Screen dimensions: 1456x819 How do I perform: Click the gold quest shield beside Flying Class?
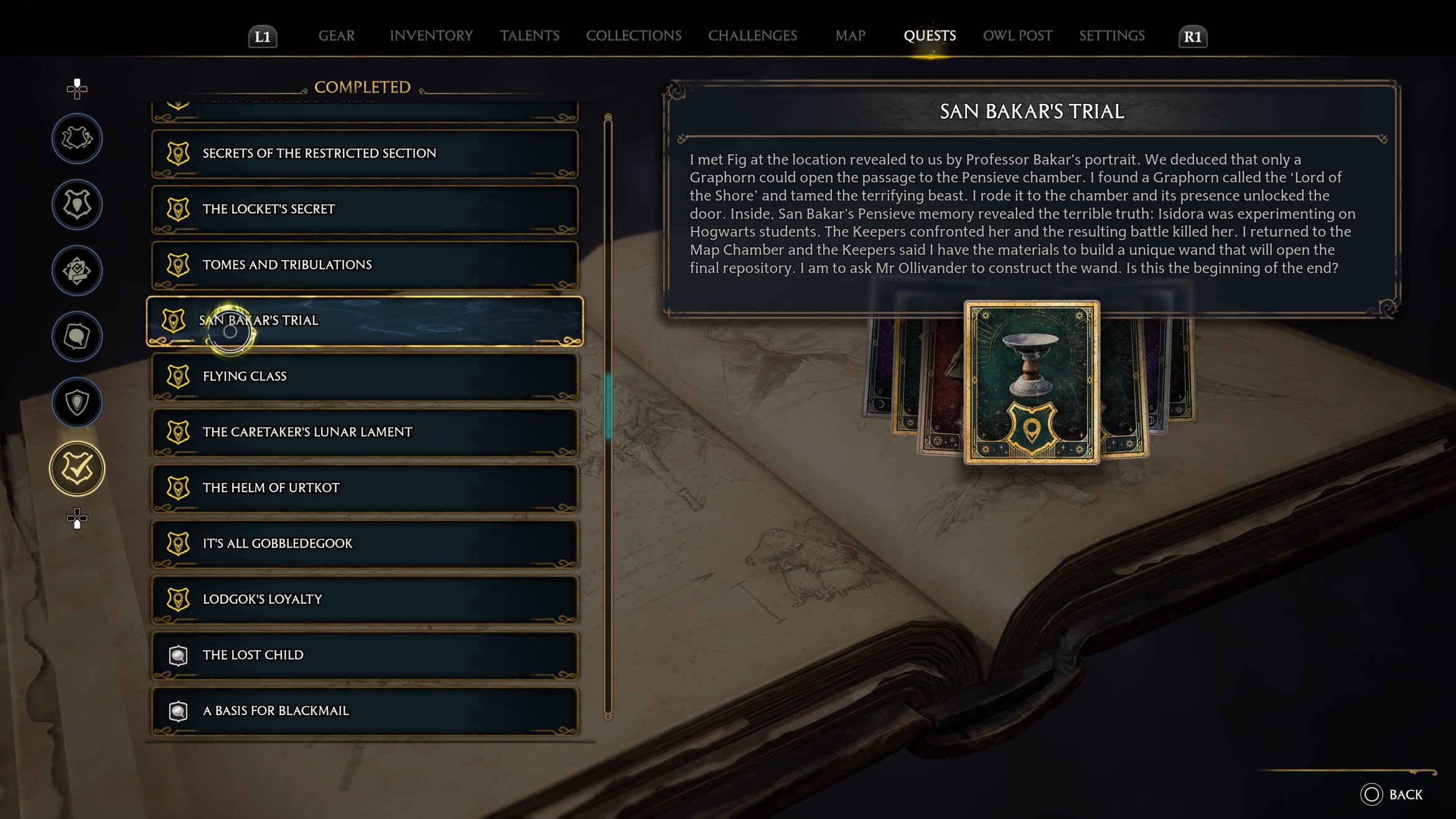point(179,375)
